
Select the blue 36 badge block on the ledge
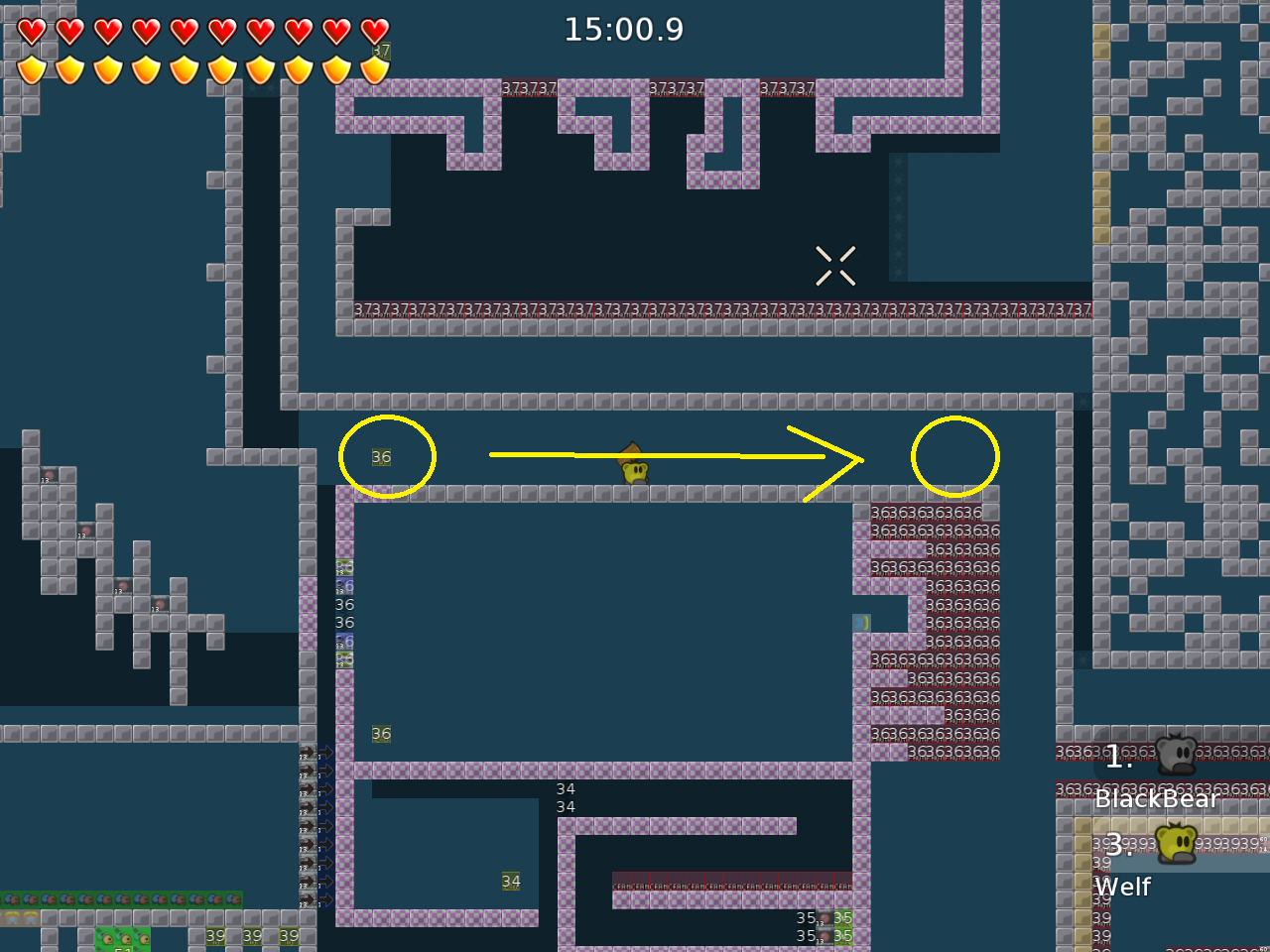pyautogui.click(x=343, y=586)
